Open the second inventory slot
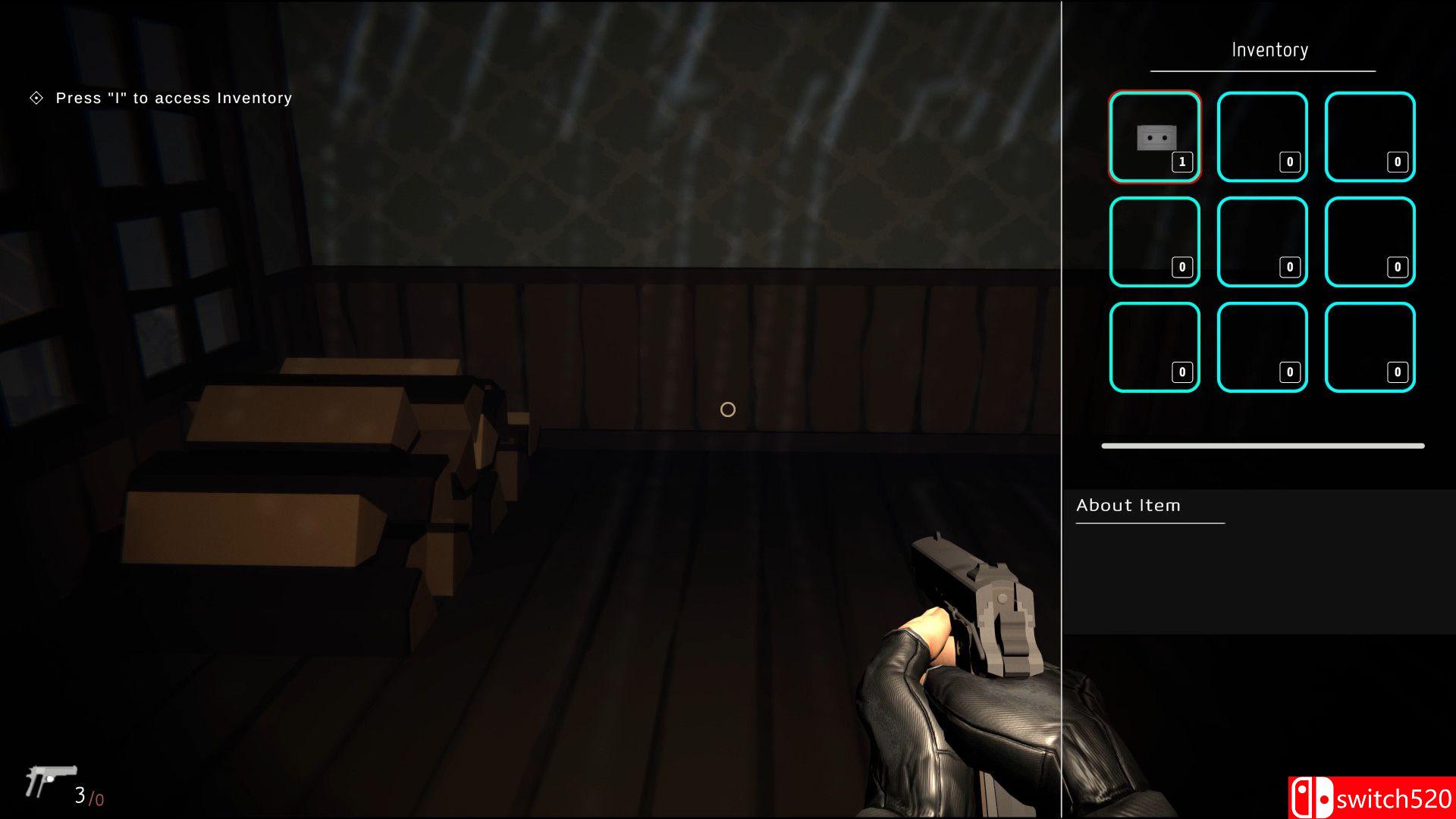1456x819 pixels. pos(1260,136)
